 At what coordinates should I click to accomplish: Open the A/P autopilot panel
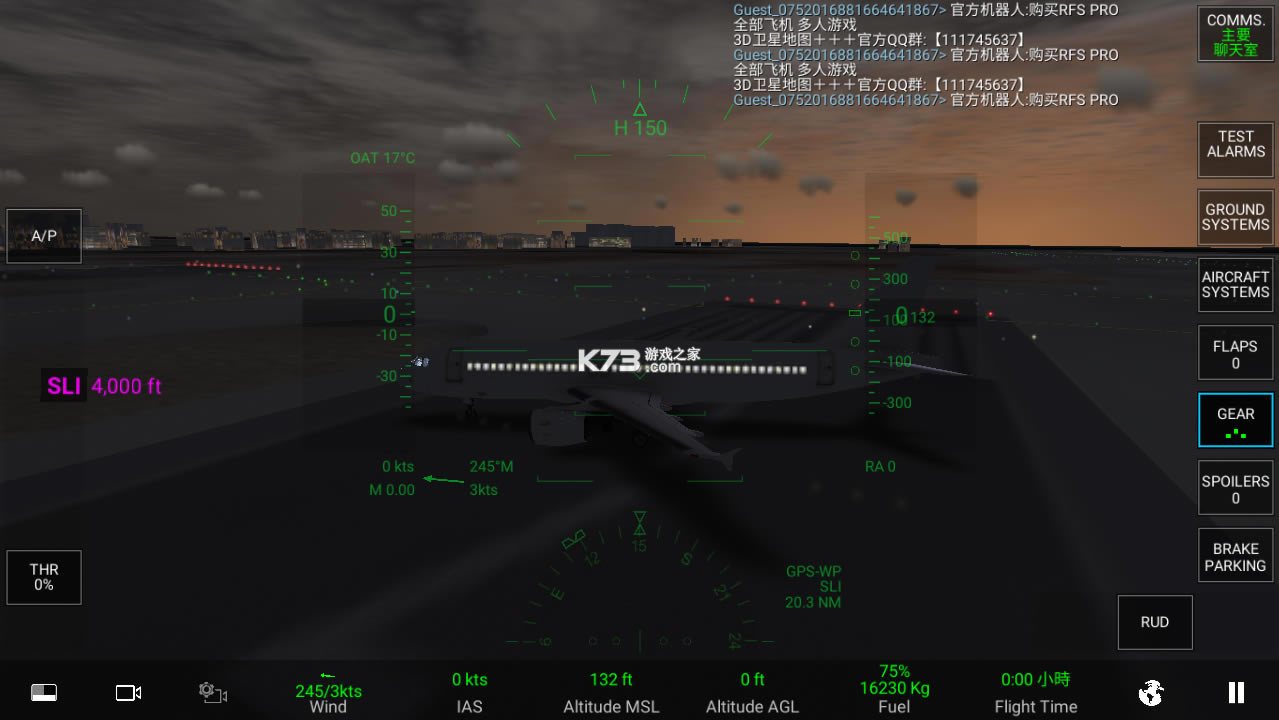pyautogui.click(x=44, y=236)
